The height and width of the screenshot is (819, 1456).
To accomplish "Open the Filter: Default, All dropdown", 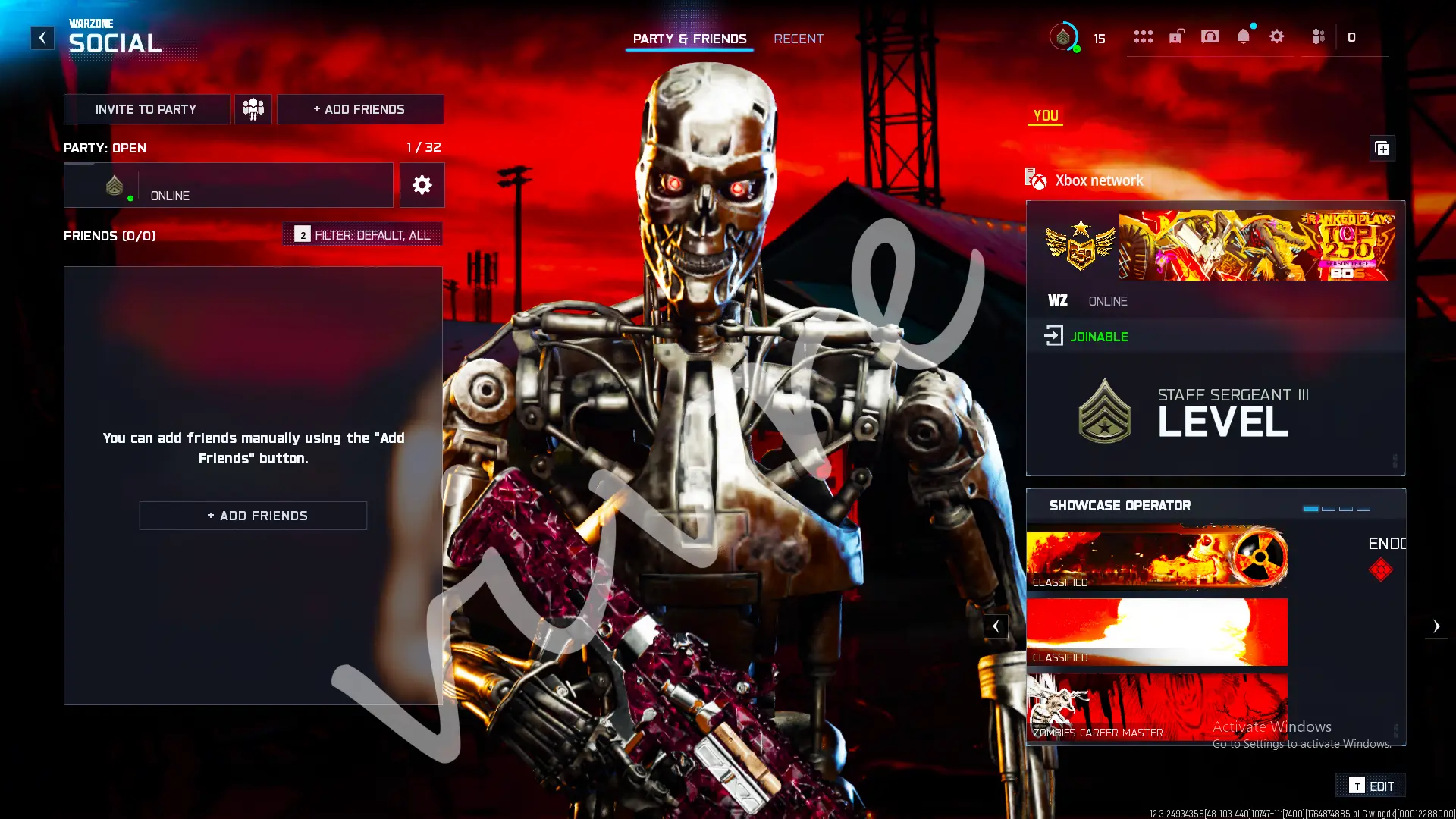I will 362,234.
